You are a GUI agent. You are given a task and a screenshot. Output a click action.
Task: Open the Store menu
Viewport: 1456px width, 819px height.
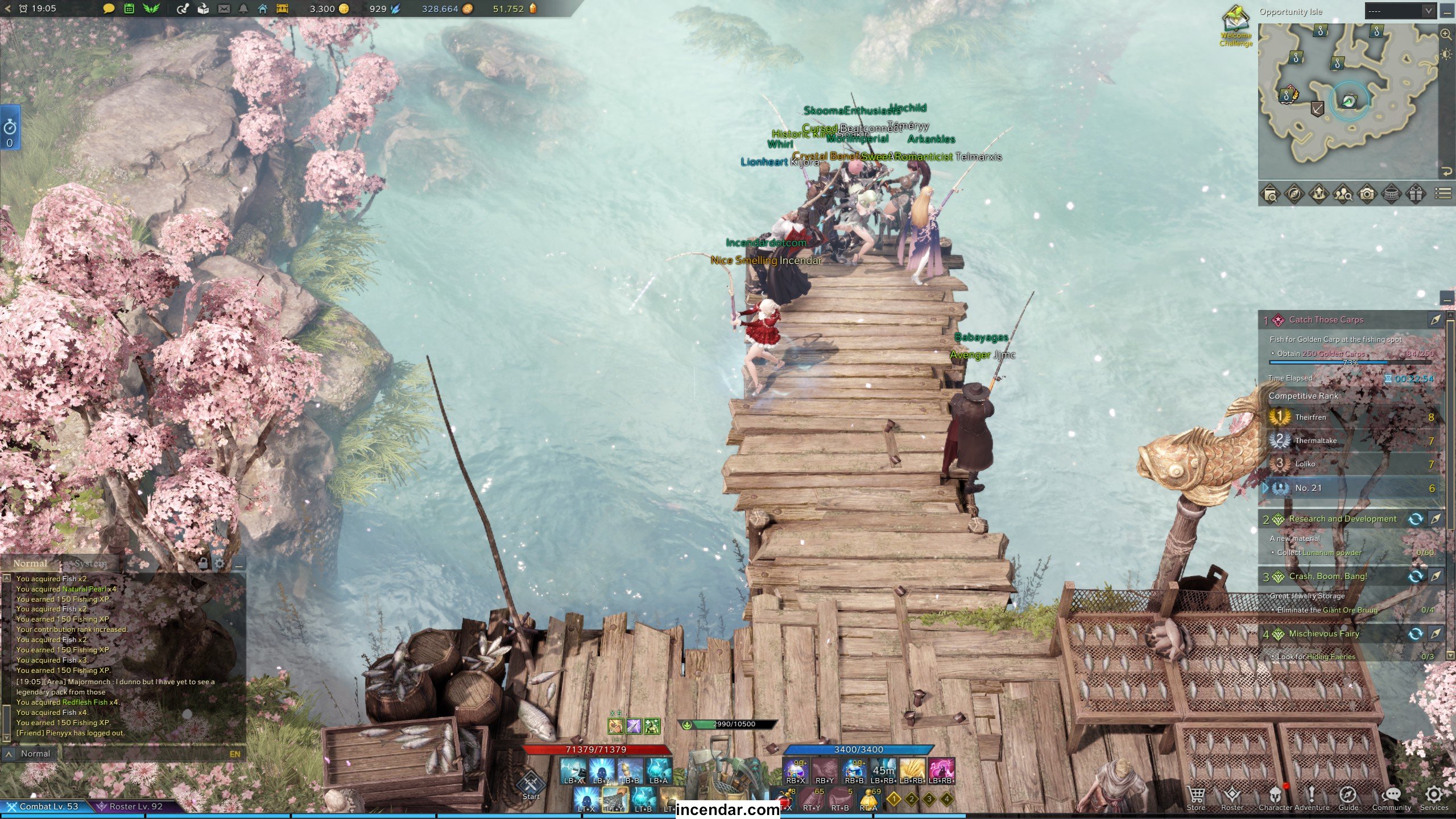(1196, 796)
